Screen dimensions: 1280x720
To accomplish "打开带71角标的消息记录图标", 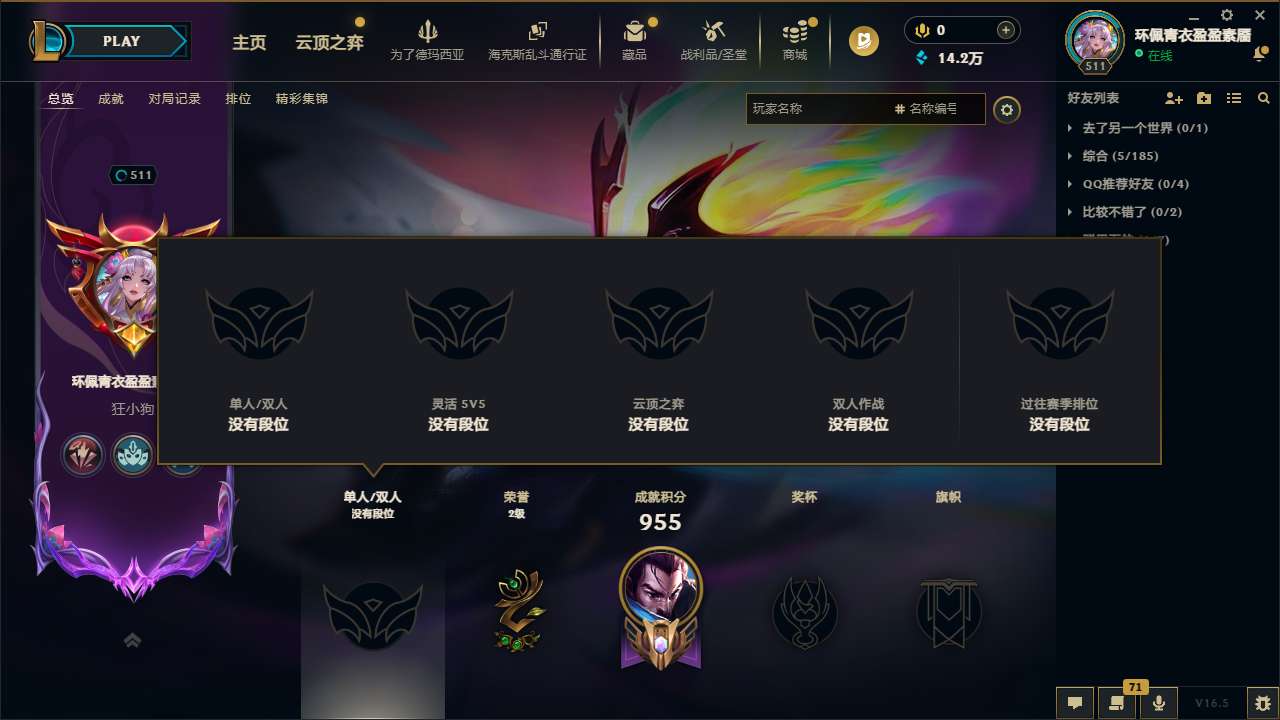I will point(1117,703).
